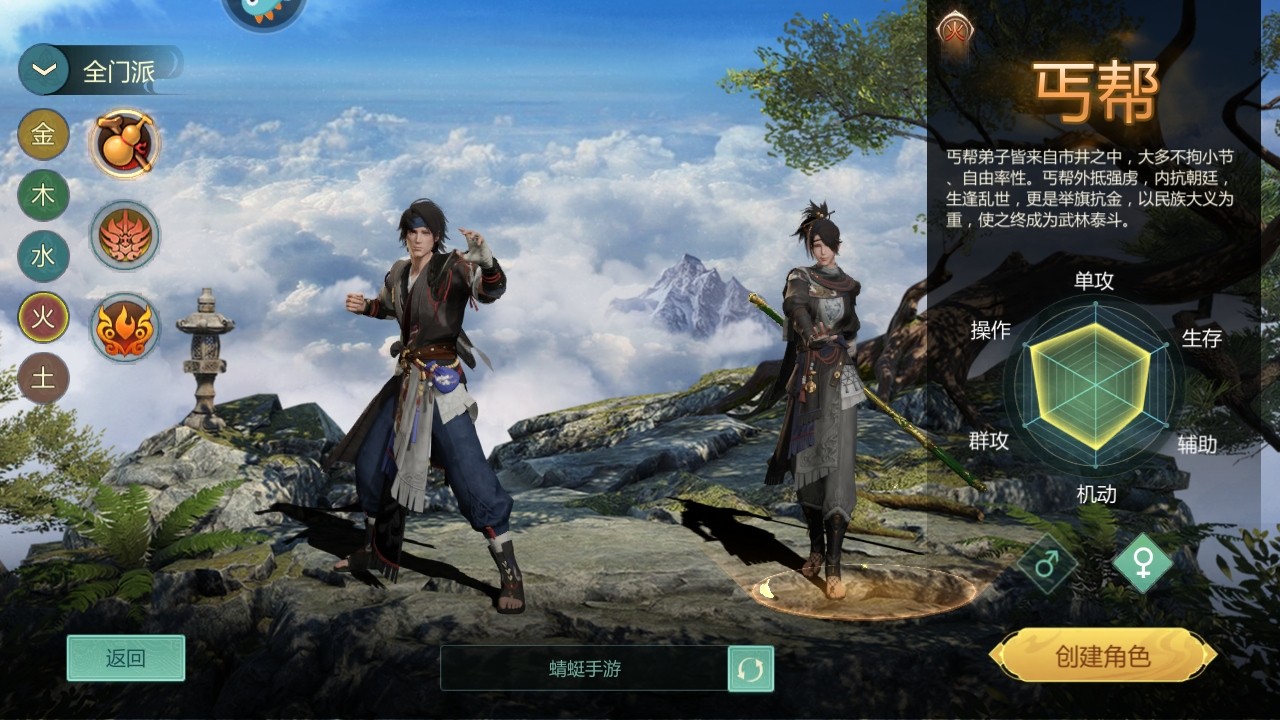Select the 木 element filter
The image size is (1280, 720).
point(43,196)
